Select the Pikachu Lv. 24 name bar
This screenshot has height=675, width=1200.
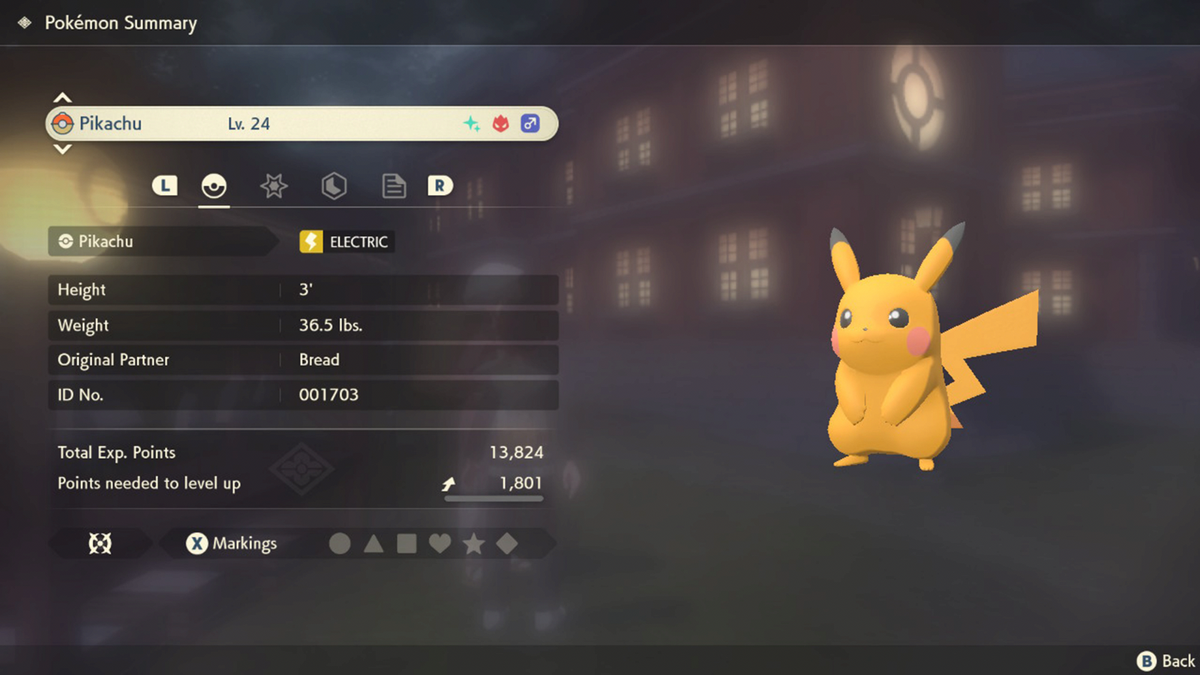[x=302, y=124]
